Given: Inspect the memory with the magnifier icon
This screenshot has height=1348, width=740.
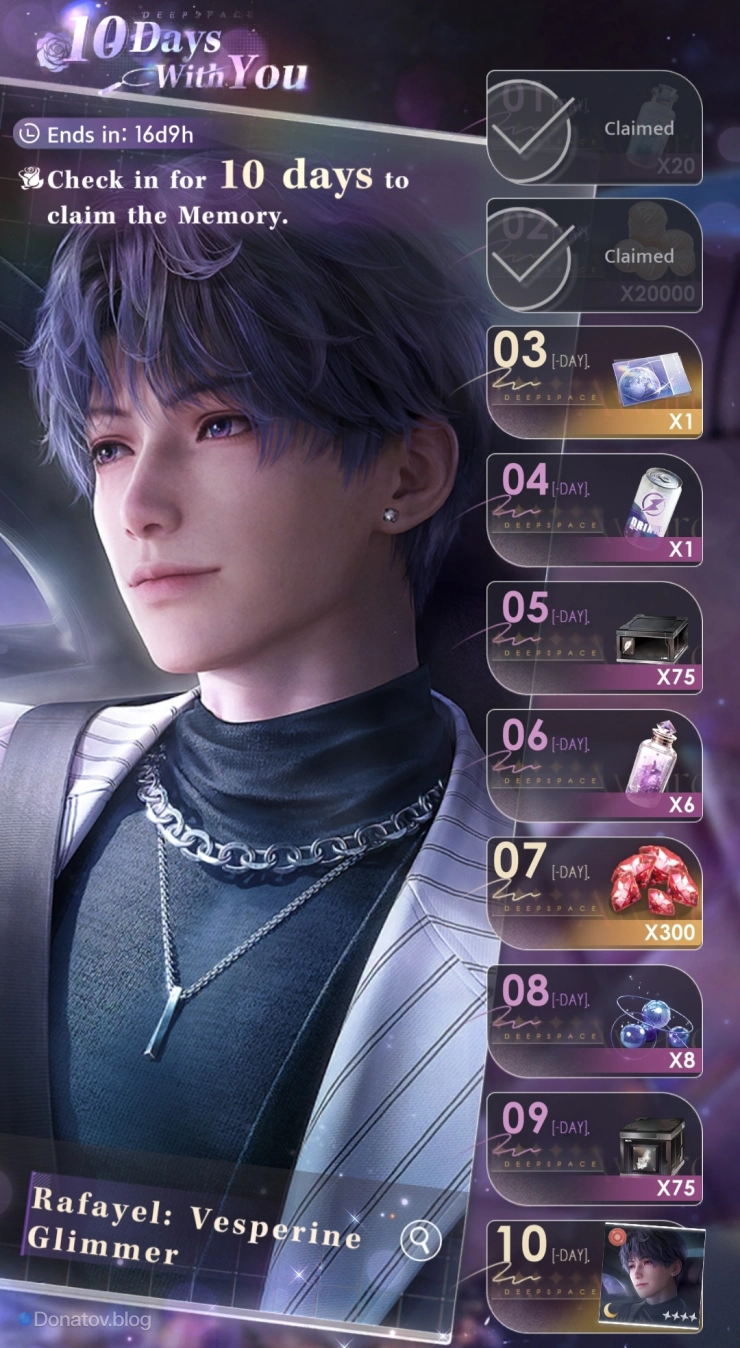Looking at the screenshot, I should pyautogui.click(x=420, y=1241).
